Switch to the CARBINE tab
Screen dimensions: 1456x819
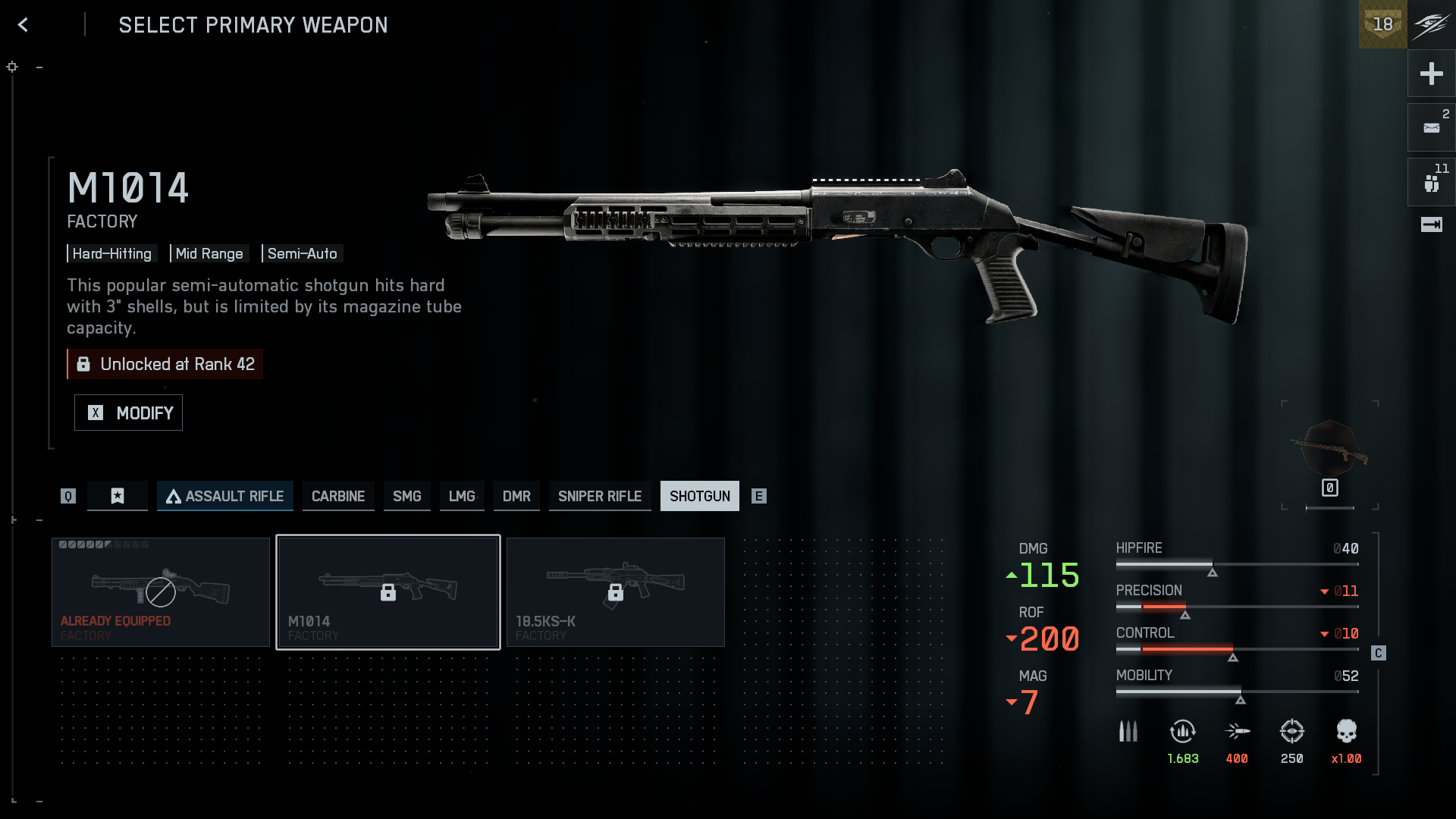(x=338, y=496)
